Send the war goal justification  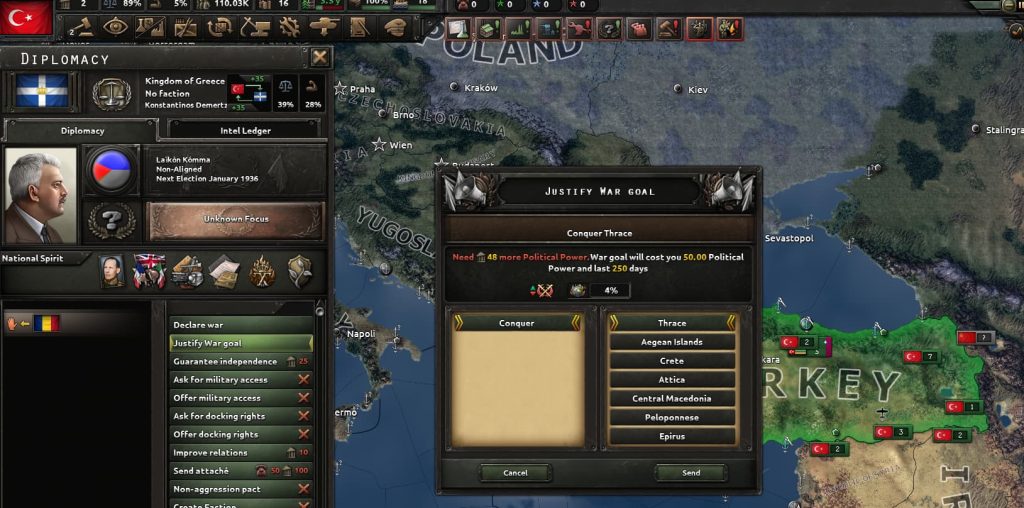pyautogui.click(x=691, y=473)
